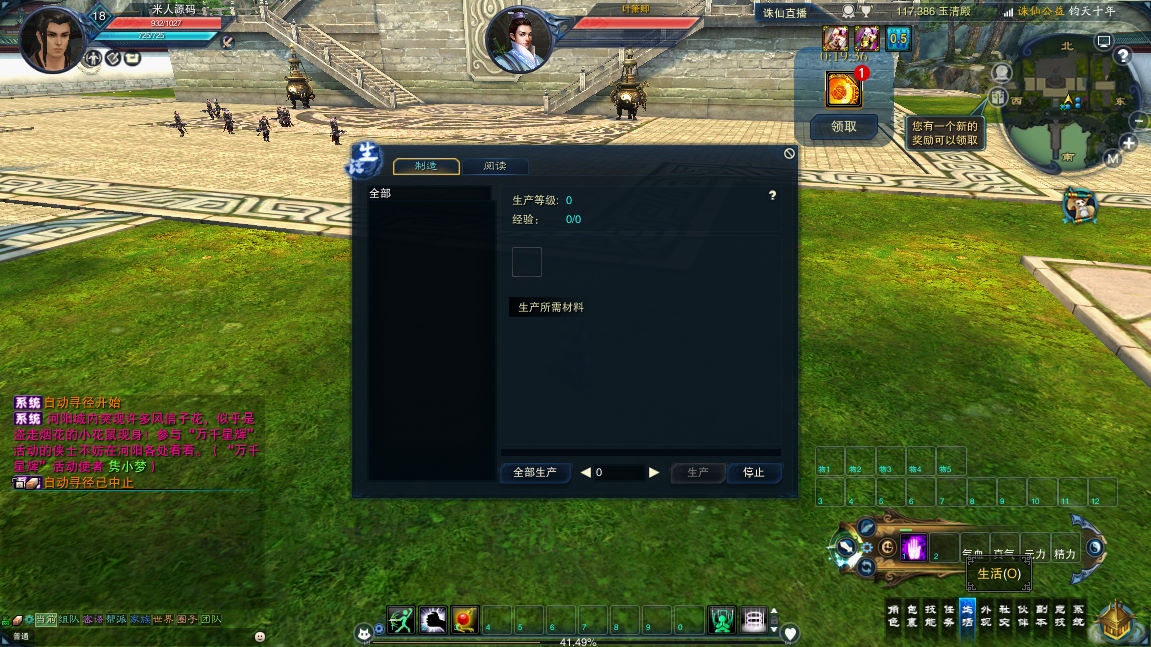Switch to the 阅读 tab
Viewport: 1151px width, 647px height.
tap(495, 167)
